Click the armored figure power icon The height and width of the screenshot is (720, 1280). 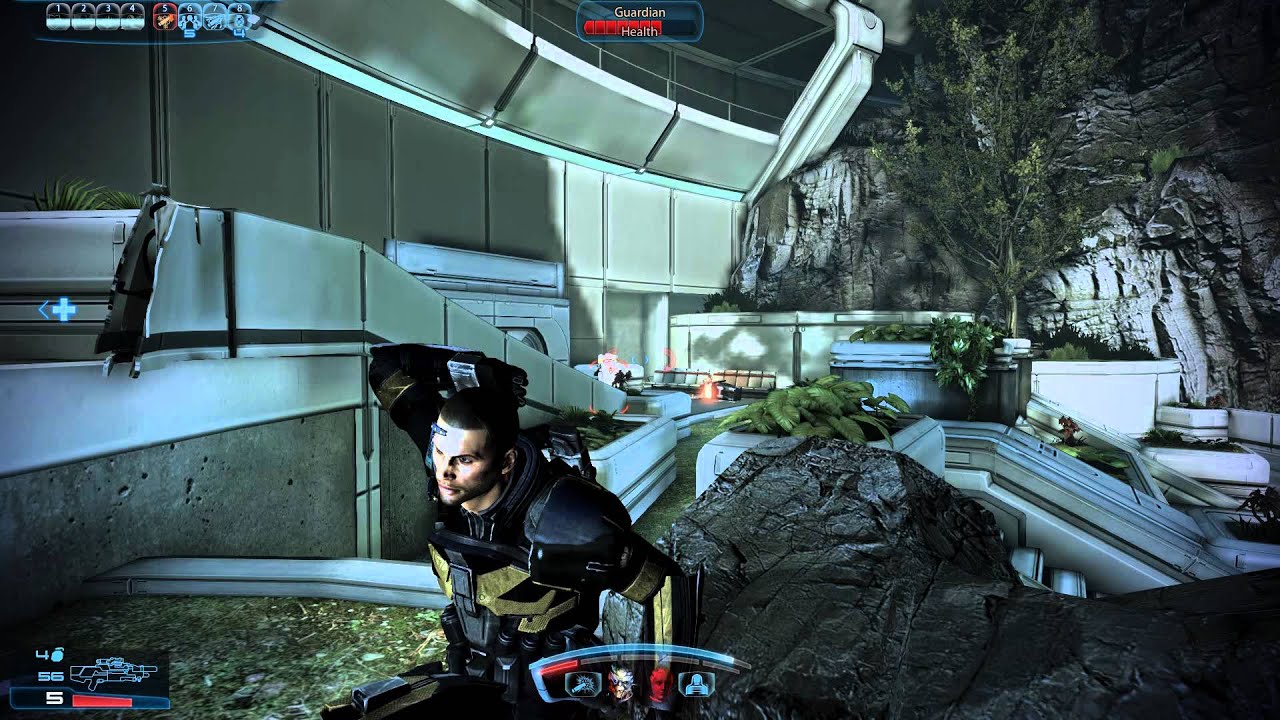pos(694,684)
